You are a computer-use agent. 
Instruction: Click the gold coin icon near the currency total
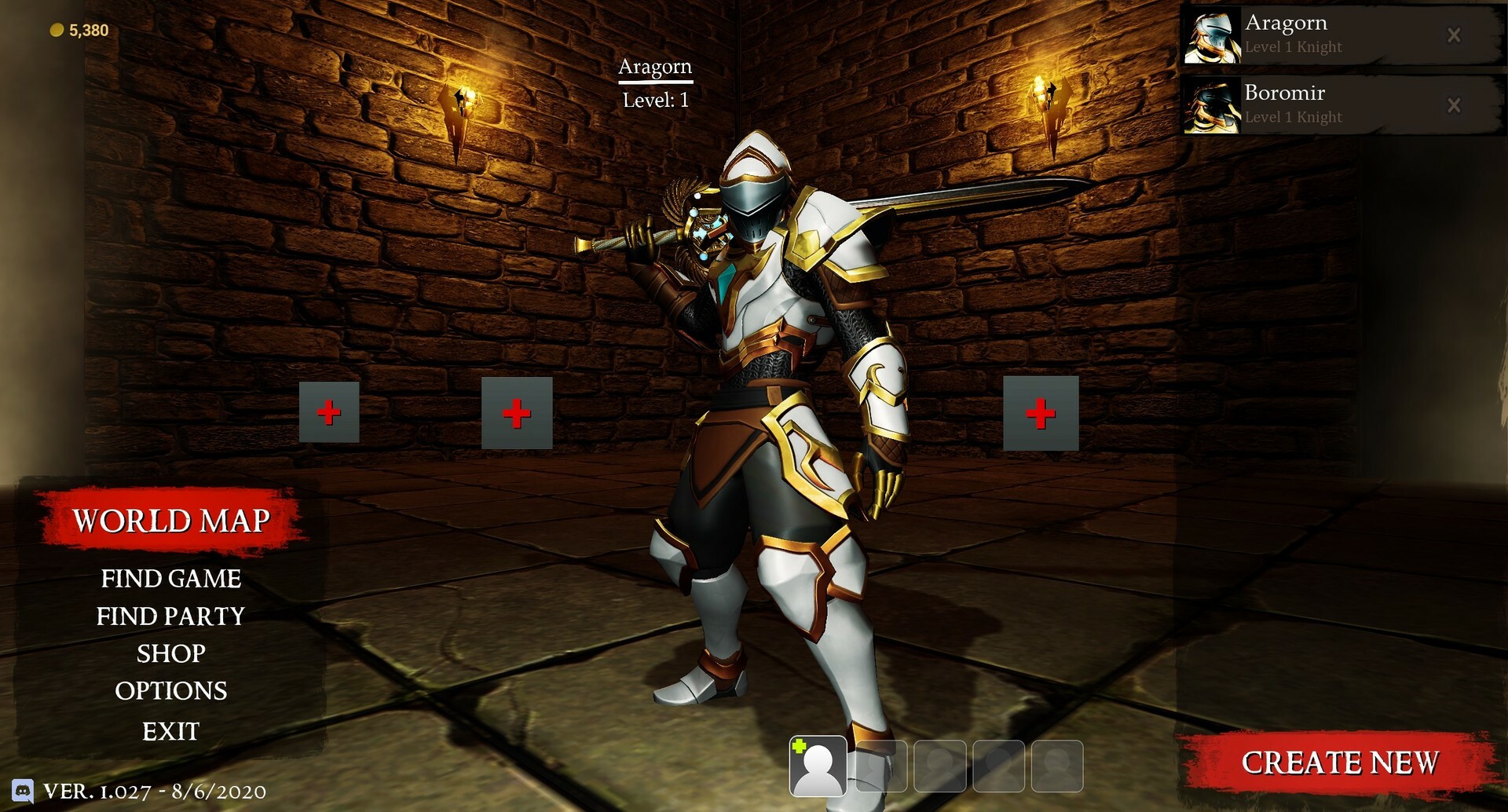[56, 29]
